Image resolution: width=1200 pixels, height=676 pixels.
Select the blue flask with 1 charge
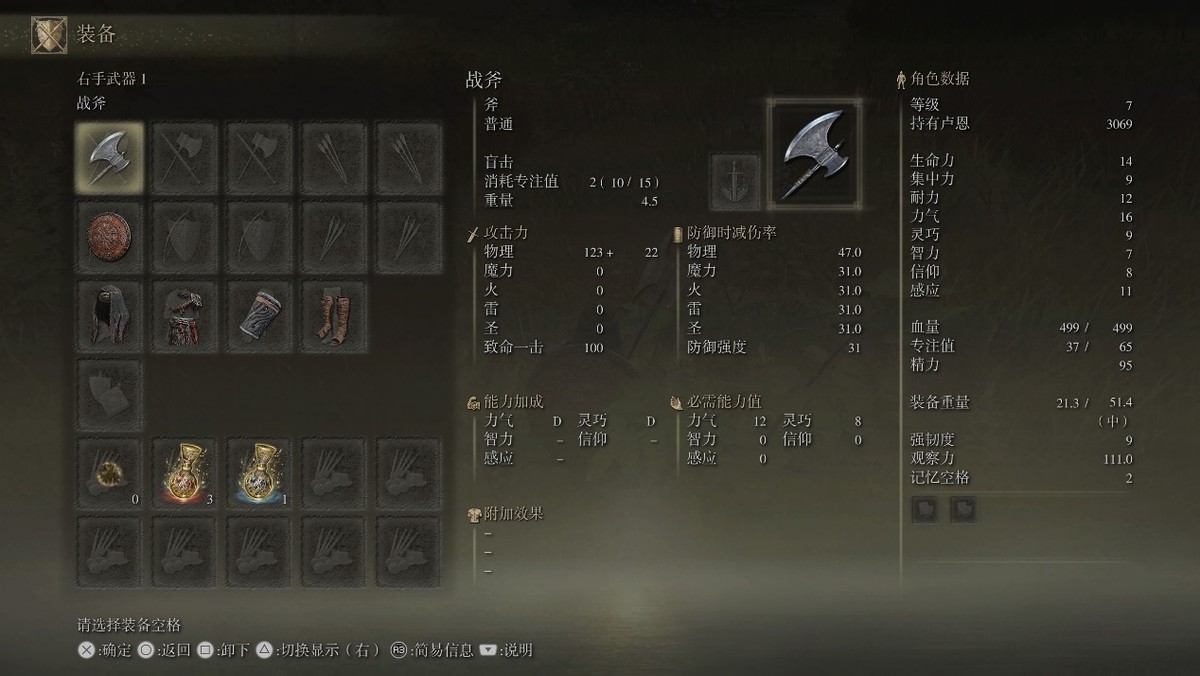pos(260,470)
